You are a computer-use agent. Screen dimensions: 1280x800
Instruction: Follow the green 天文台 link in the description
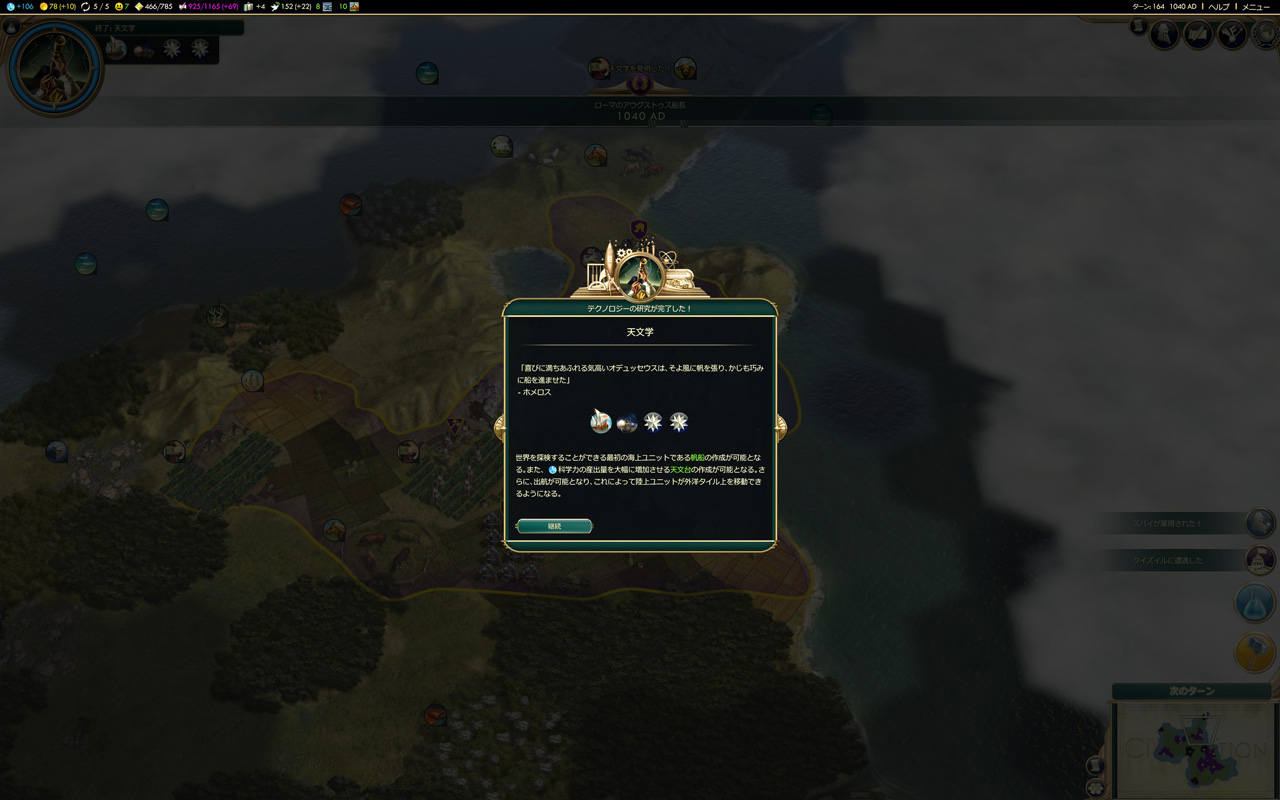click(x=680, y=469)
